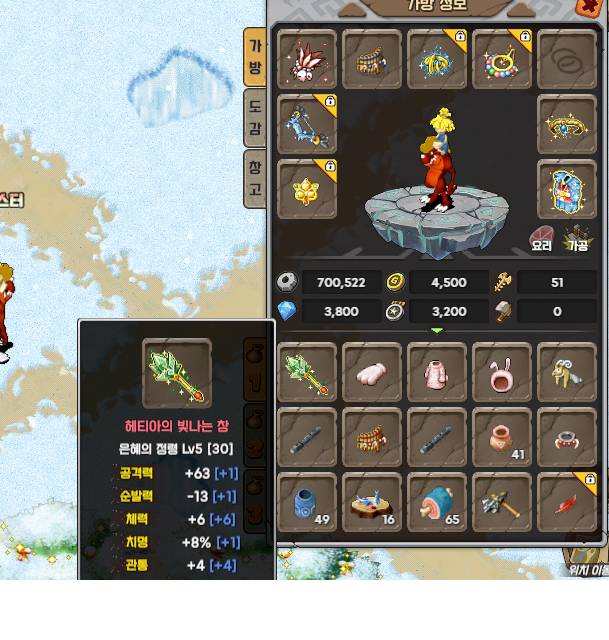
Task: Select the equipped blue sparkling outfit
Action: point(566,189)
